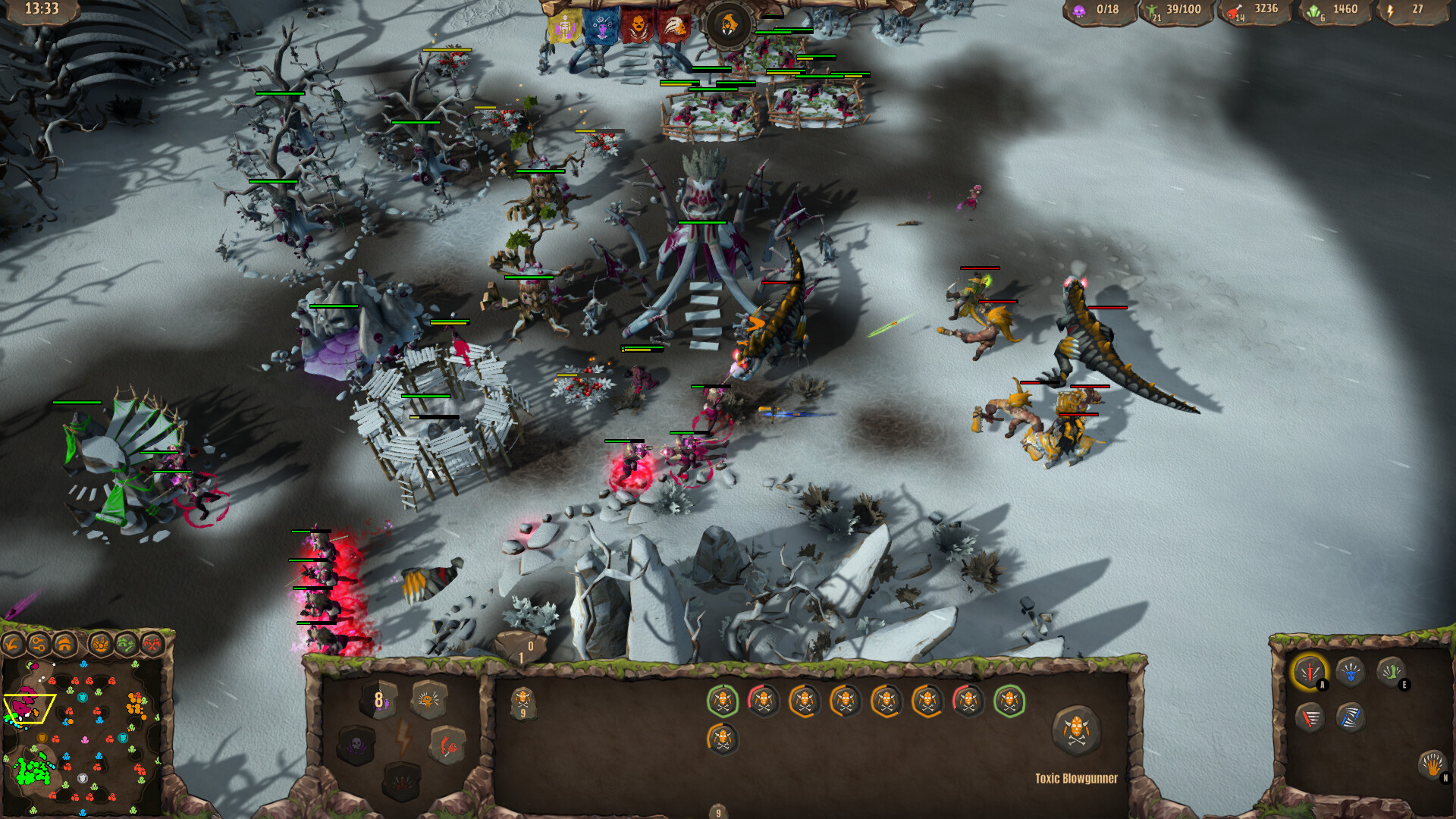This screenshot has width=1456, height=819.
Task: Click the green feet filter above the minimap
Action: point(127,645)
